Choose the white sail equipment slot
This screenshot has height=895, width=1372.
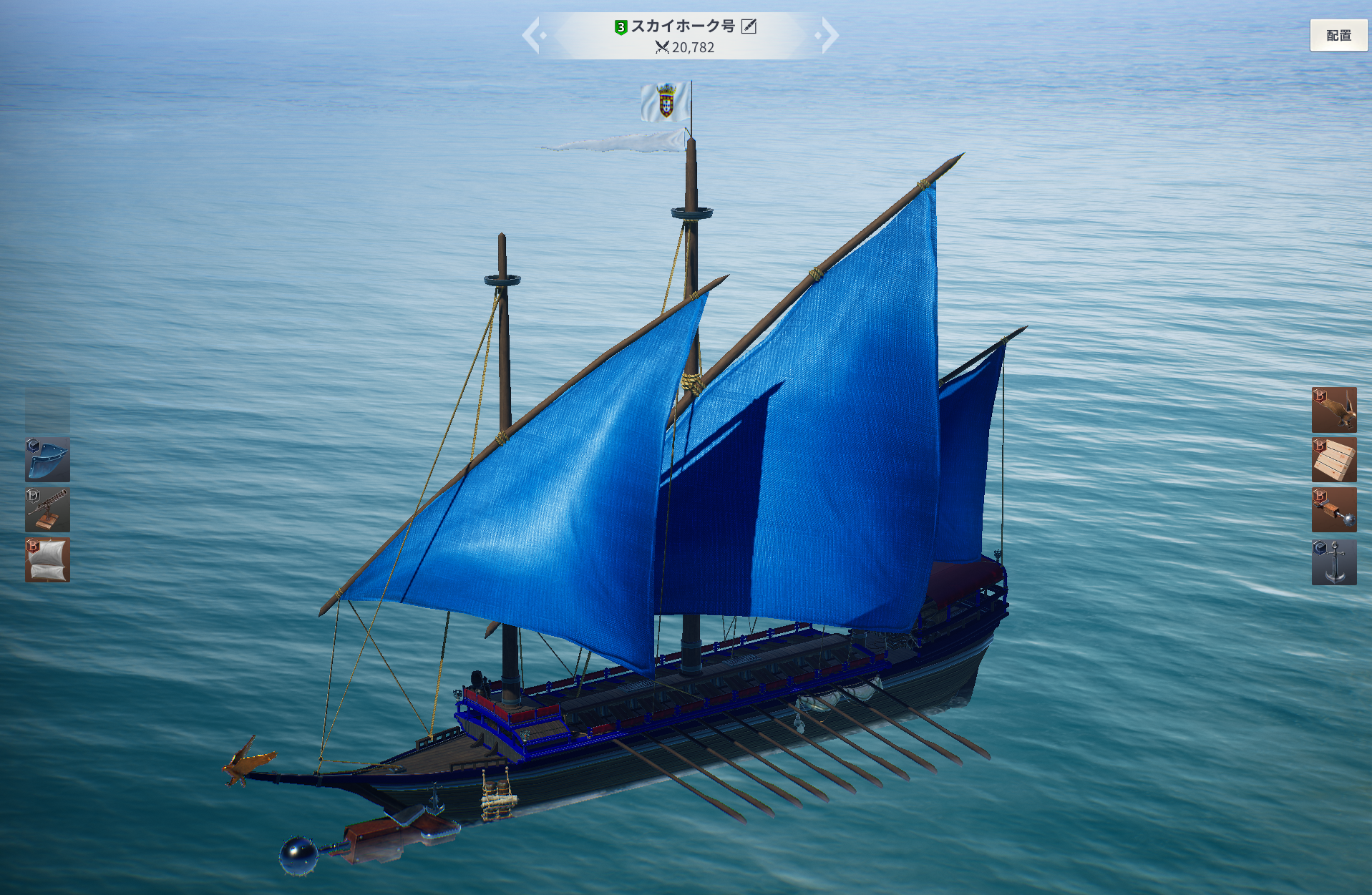pos(47,560)
